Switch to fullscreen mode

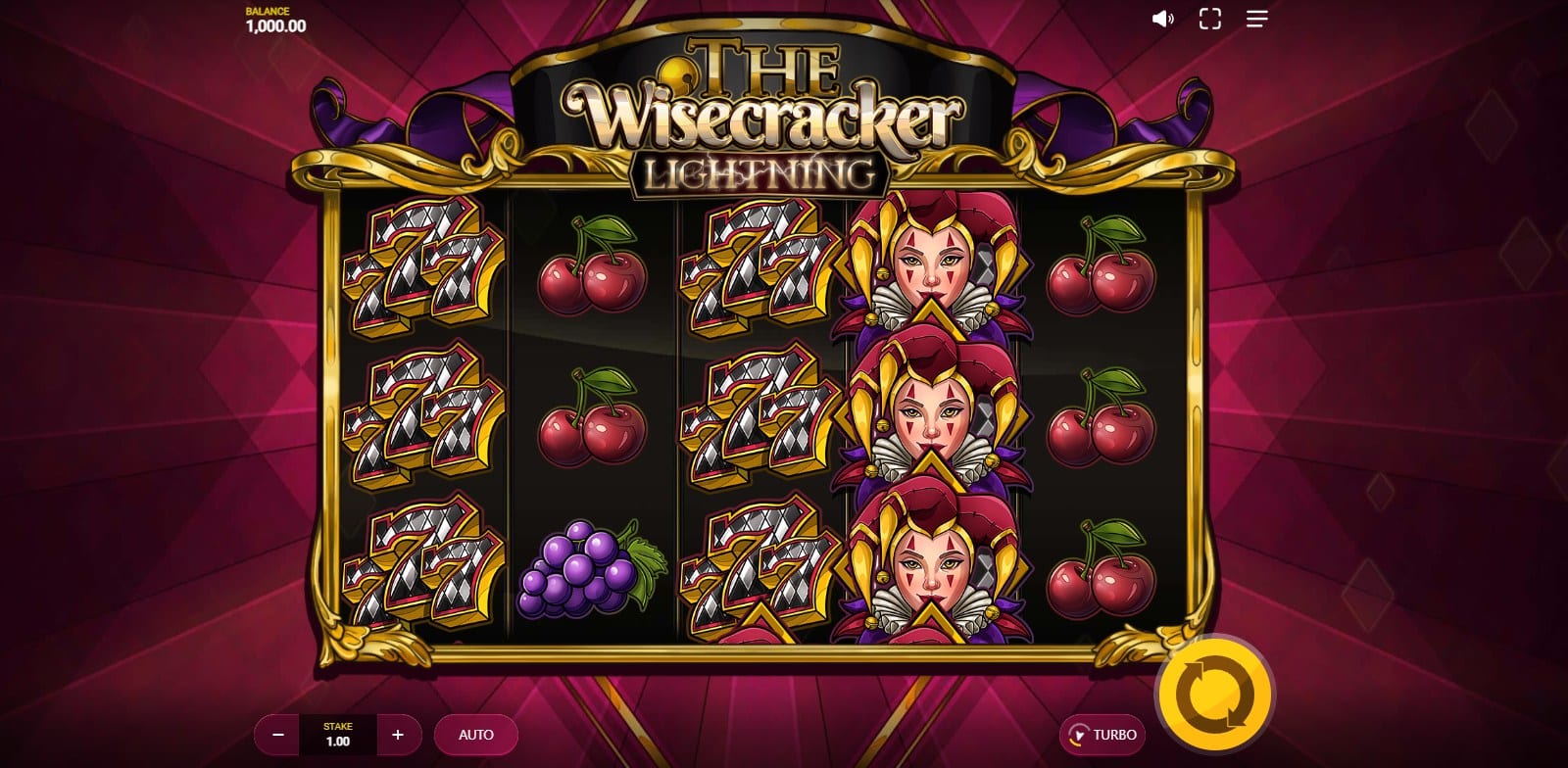pyautogui.click(x=1210, y=19)
